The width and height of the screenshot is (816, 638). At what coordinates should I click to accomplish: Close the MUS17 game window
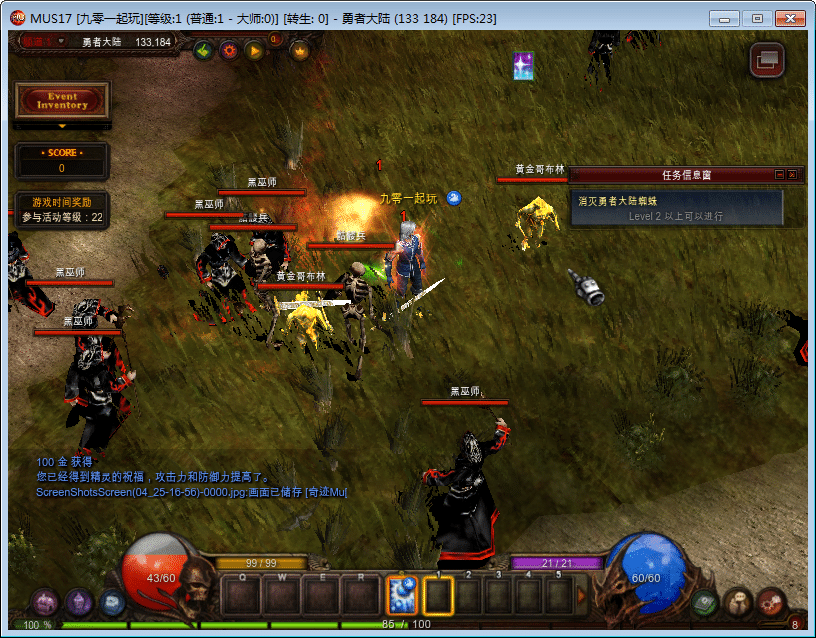pyautogui.click(x=789, y=18)
